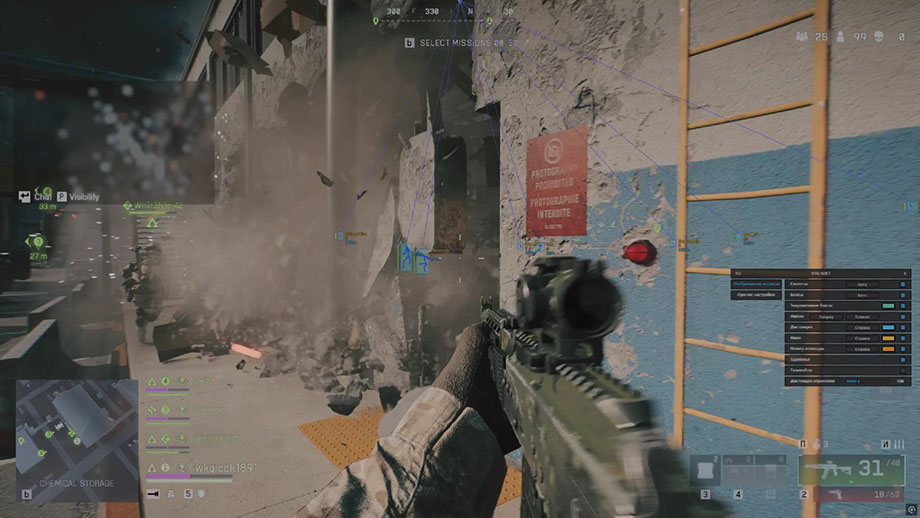Toggle the boxes checkbox

click(x=903, y=295)
